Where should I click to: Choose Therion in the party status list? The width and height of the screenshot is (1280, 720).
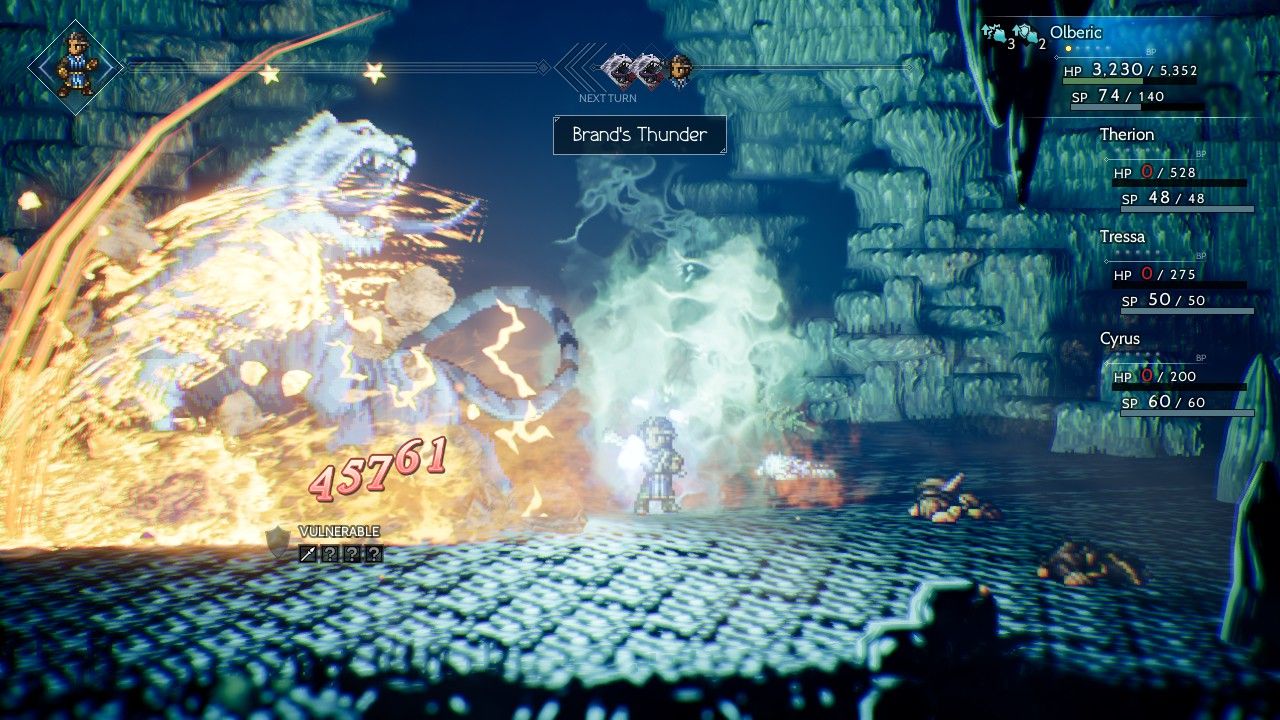pyautogui.click(x=1126, y=135)
